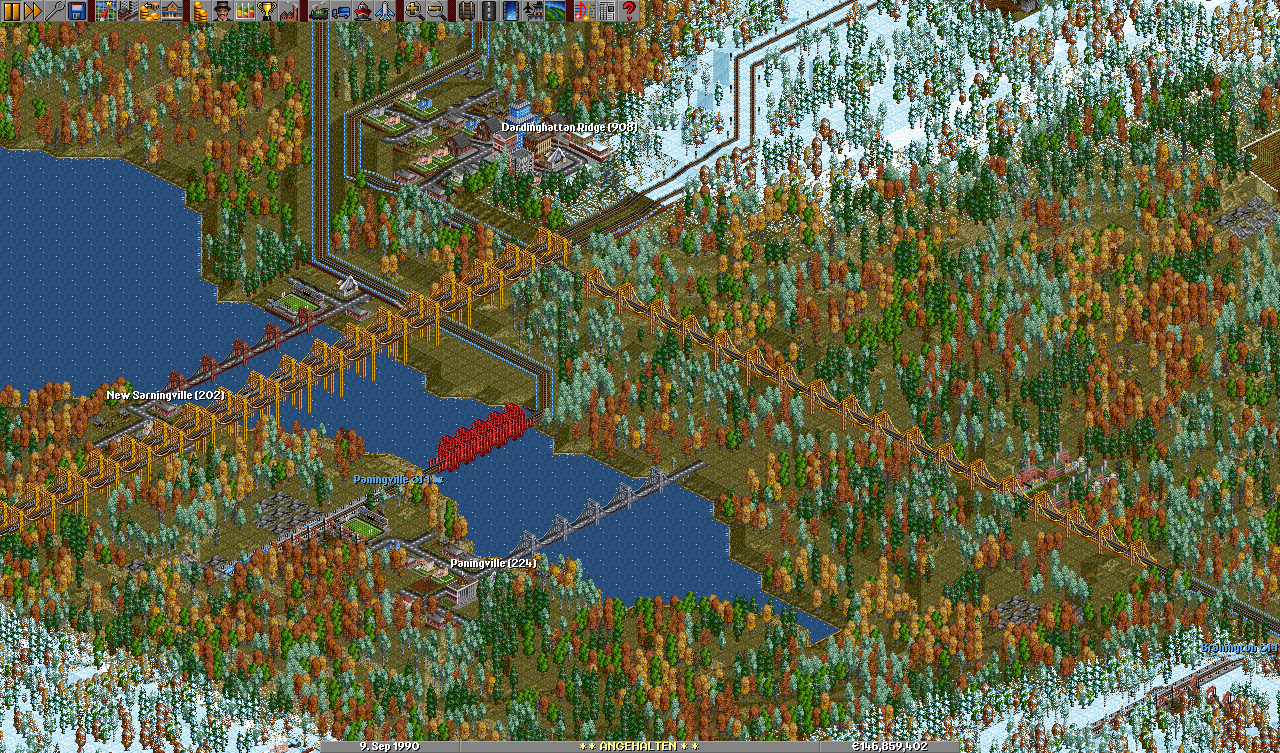Show company finances with the coin stack

tap(199, 11)
